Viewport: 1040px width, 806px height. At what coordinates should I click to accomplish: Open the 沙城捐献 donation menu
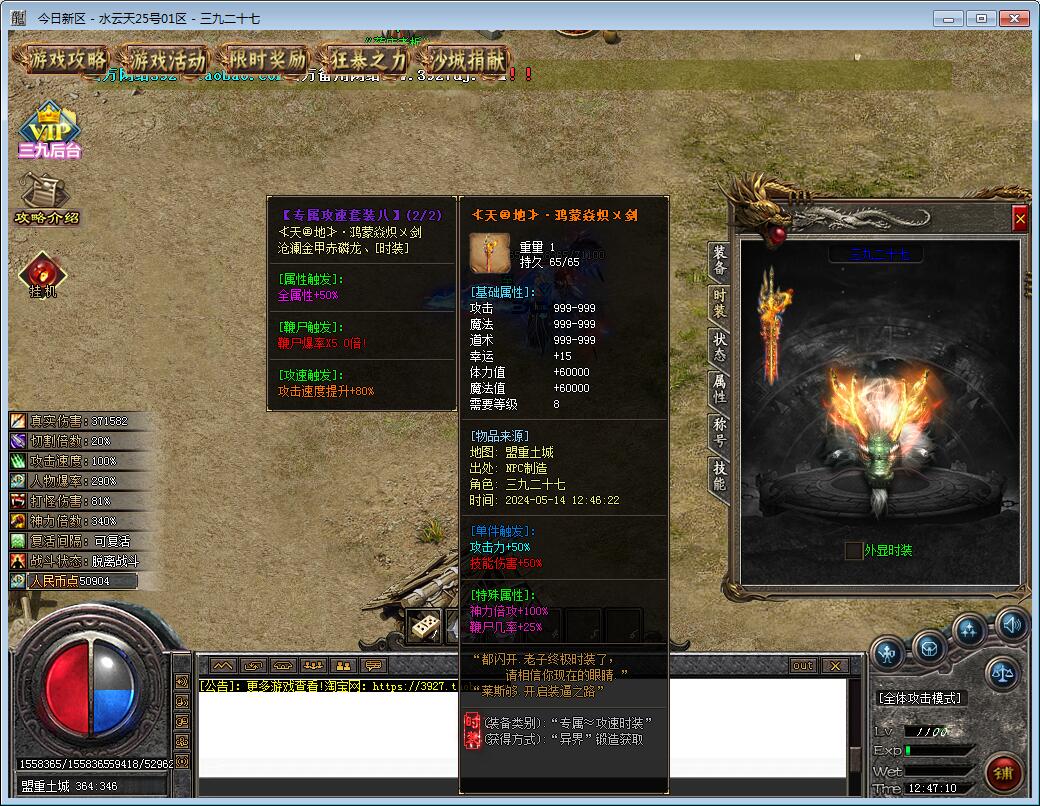click(x=466, y=60)
